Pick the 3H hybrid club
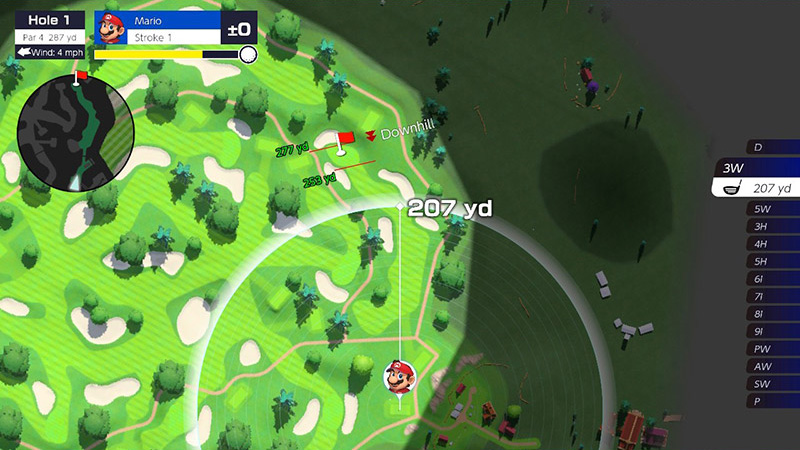Screen dimensions: 800x450 [x=771, y=227]
